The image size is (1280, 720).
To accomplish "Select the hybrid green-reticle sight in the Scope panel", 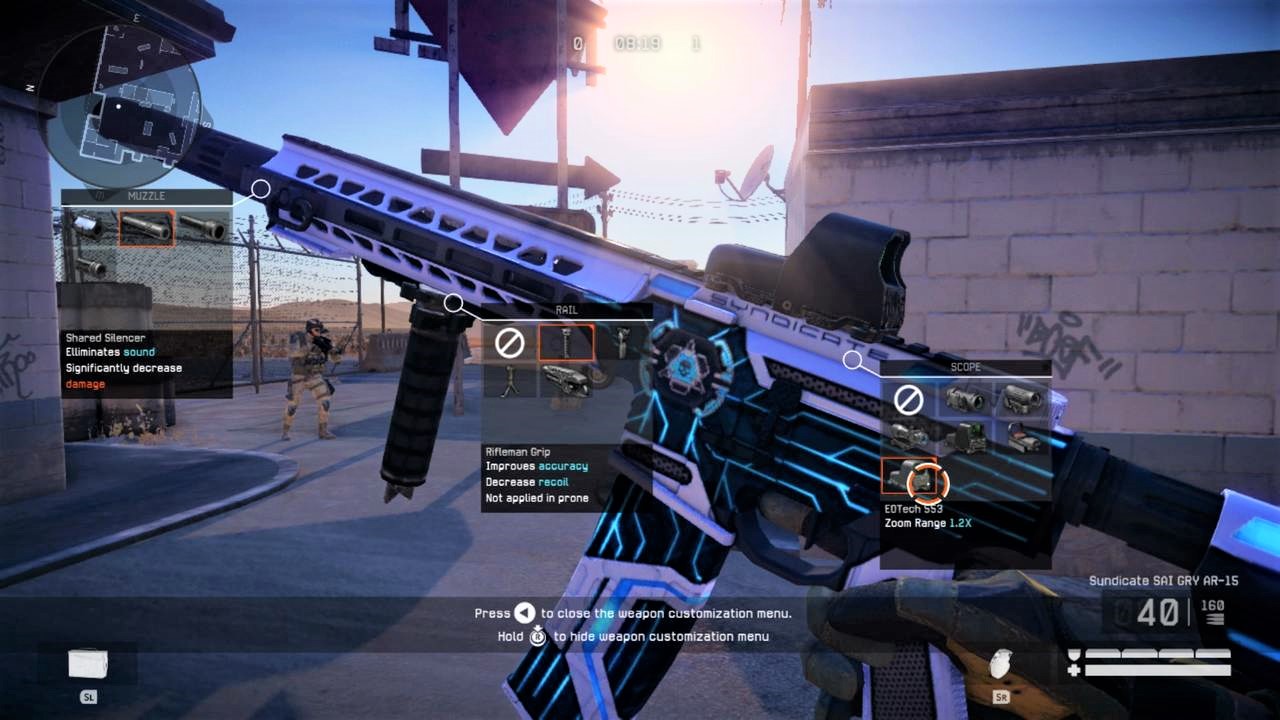I will [970, 438].
